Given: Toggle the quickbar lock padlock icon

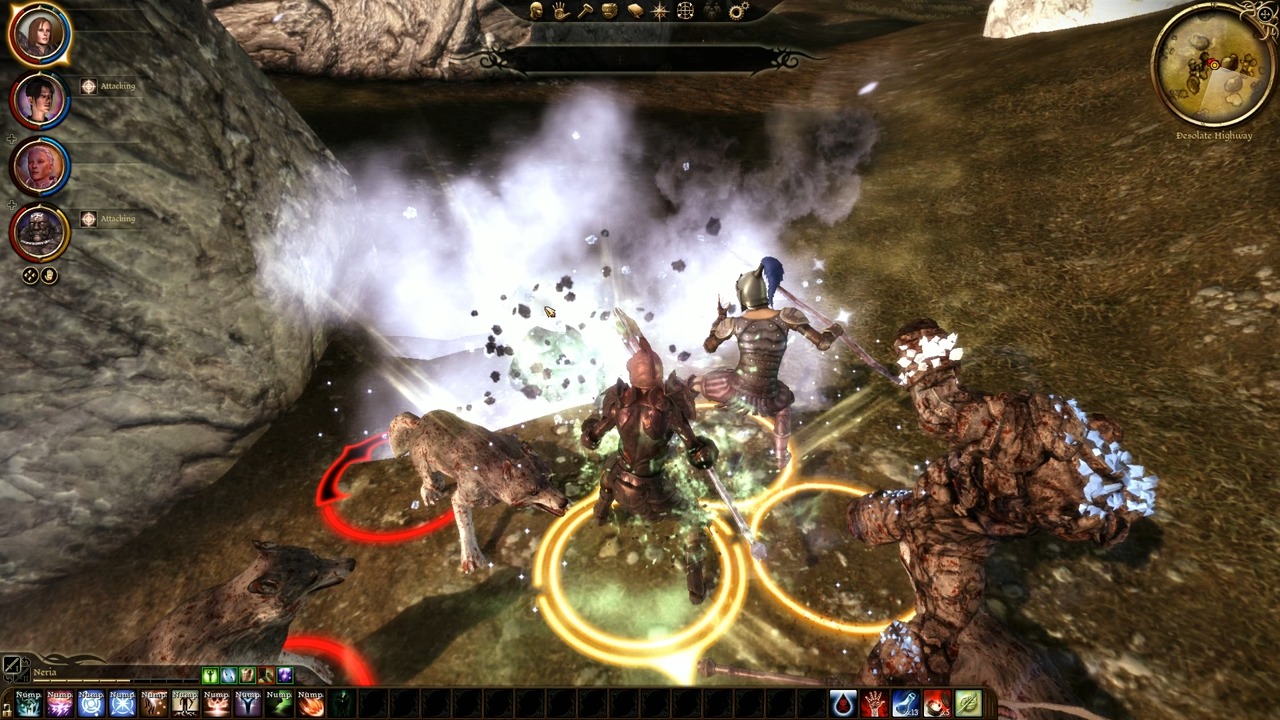Looking at the screenshot, I should point(7,711).
